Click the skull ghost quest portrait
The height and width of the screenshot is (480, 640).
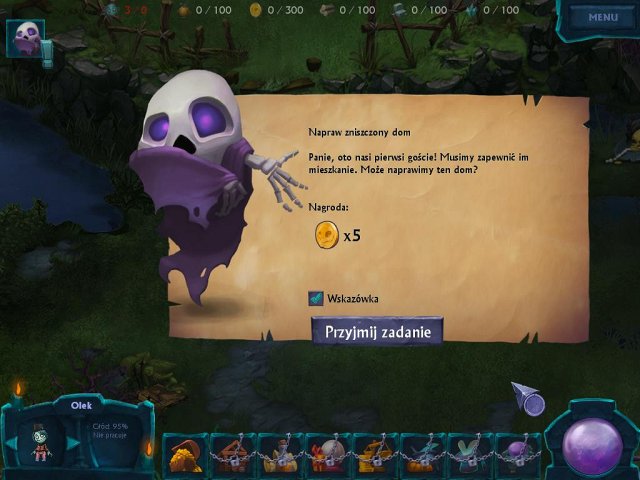click(25, 38)
